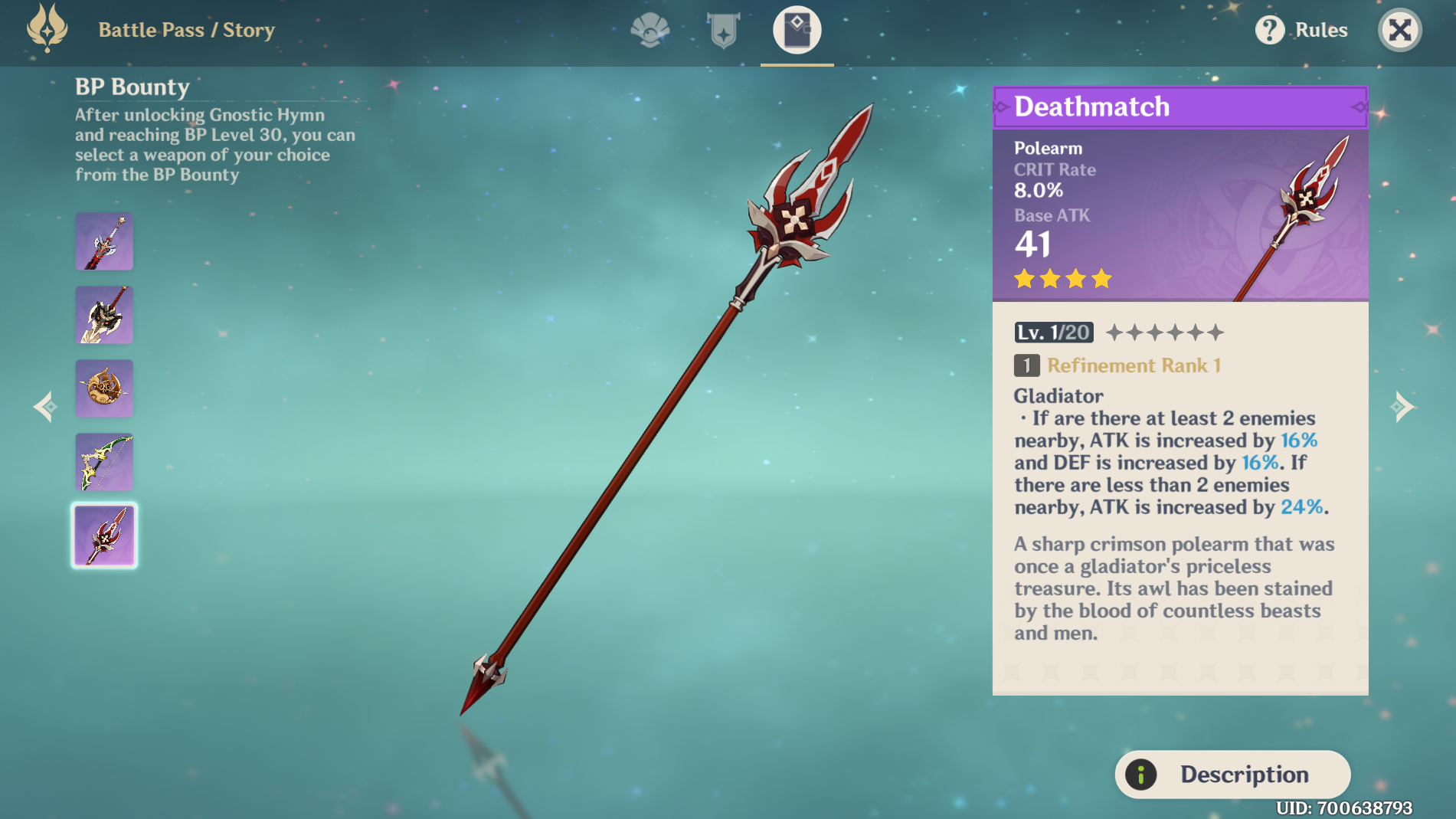1456x819 pixels.
Task: Pick the Solar Pearl catalyst thumbnail
Action: [x=104, y=388]
